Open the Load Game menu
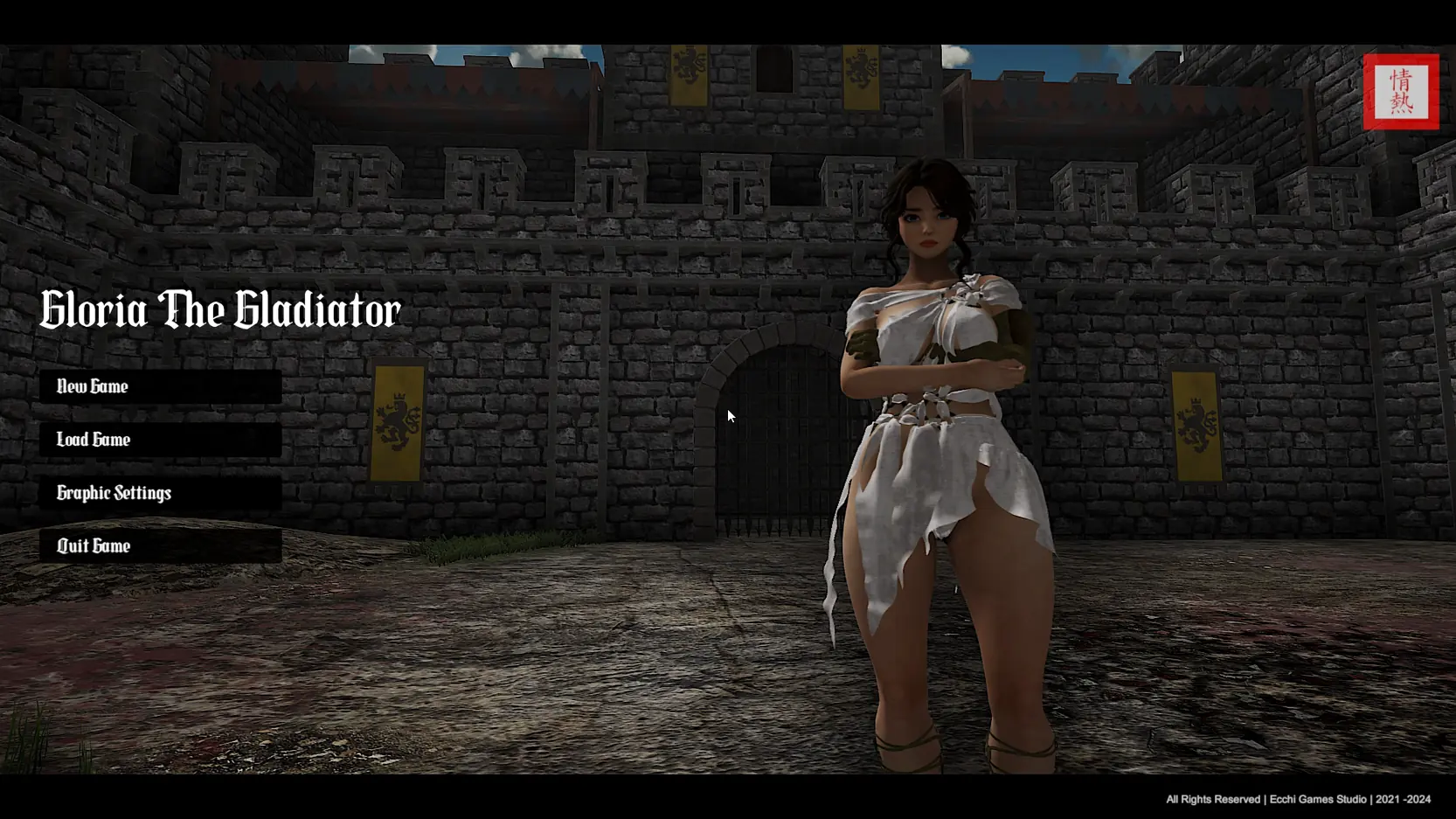 coord(160,440)
